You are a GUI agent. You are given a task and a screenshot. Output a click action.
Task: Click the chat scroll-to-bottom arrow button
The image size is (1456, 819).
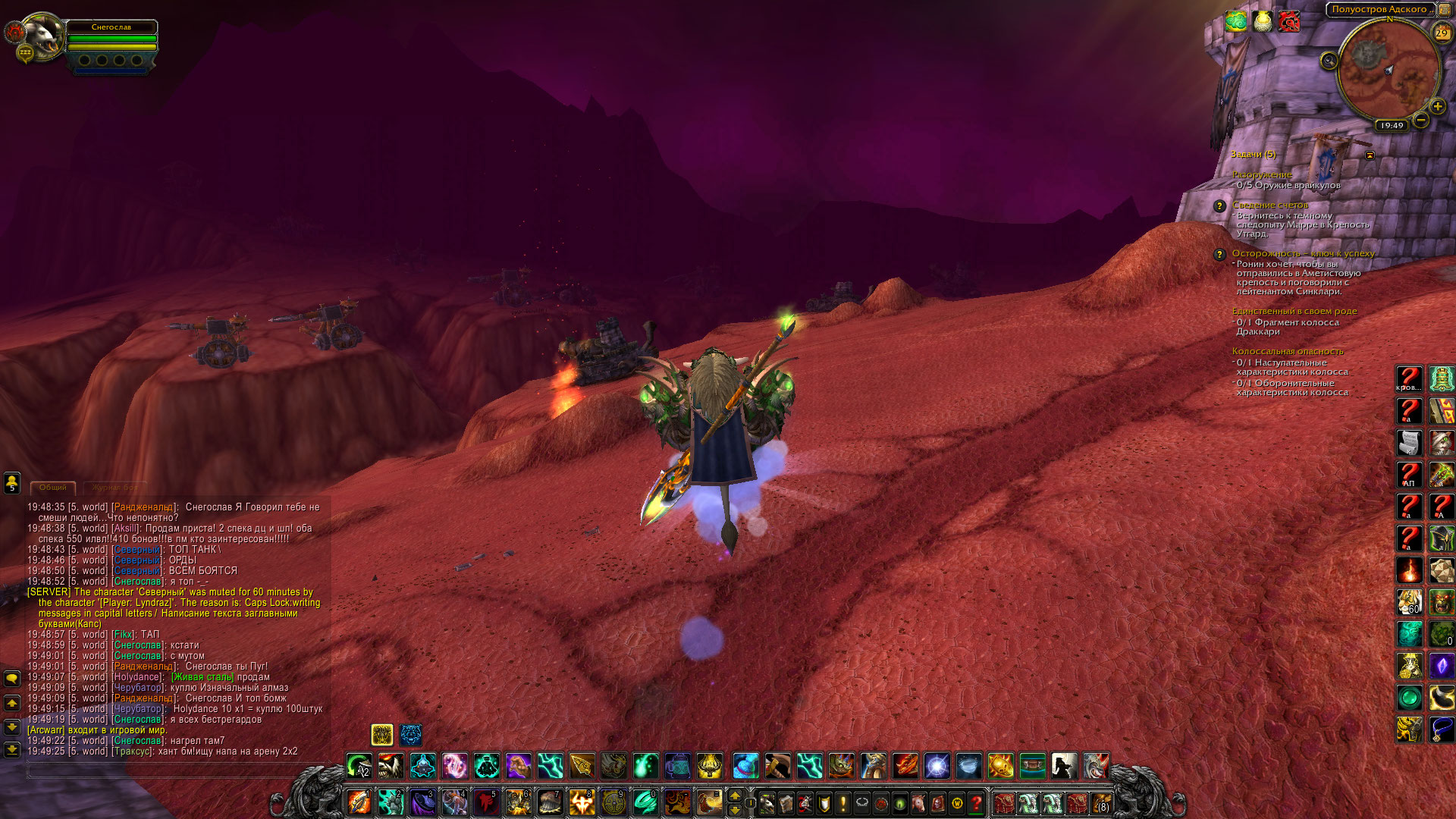12,750
